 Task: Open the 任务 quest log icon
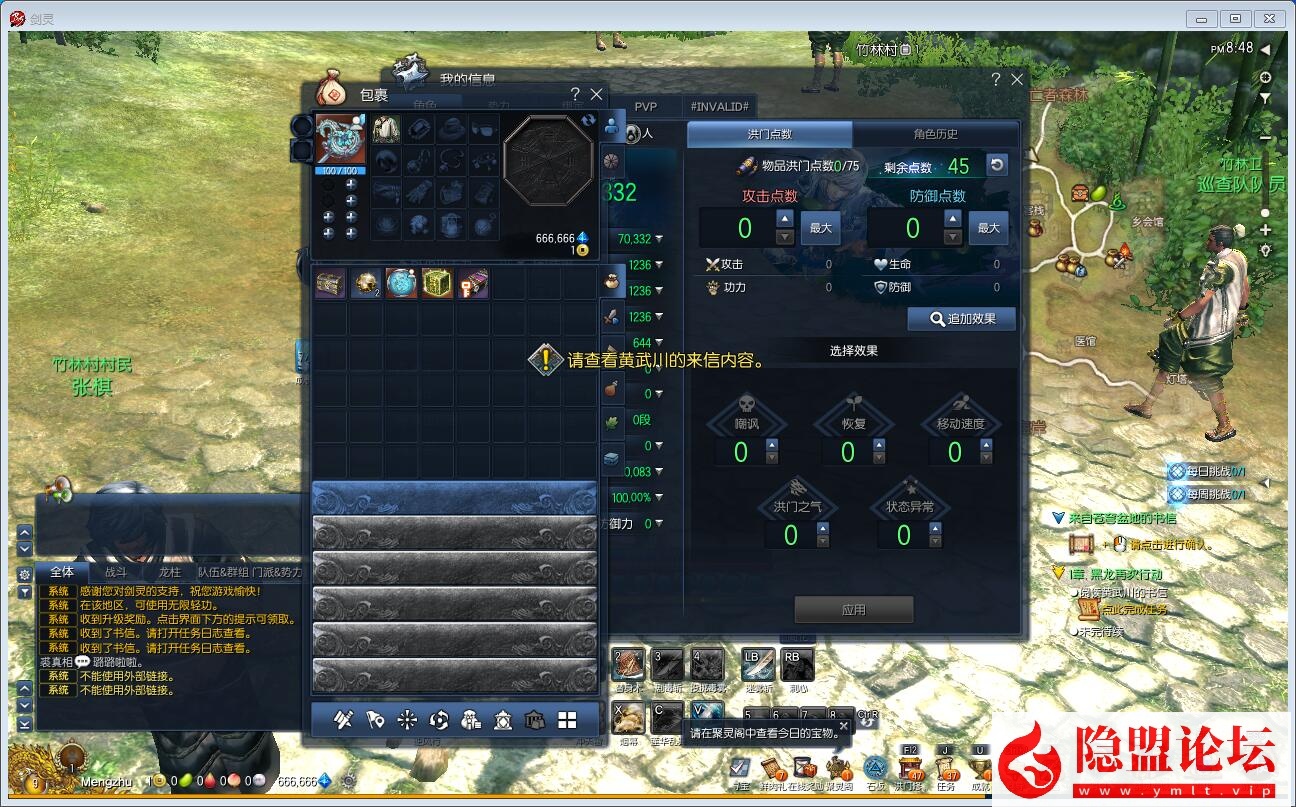pyautogui.click(x=947, y=767)
